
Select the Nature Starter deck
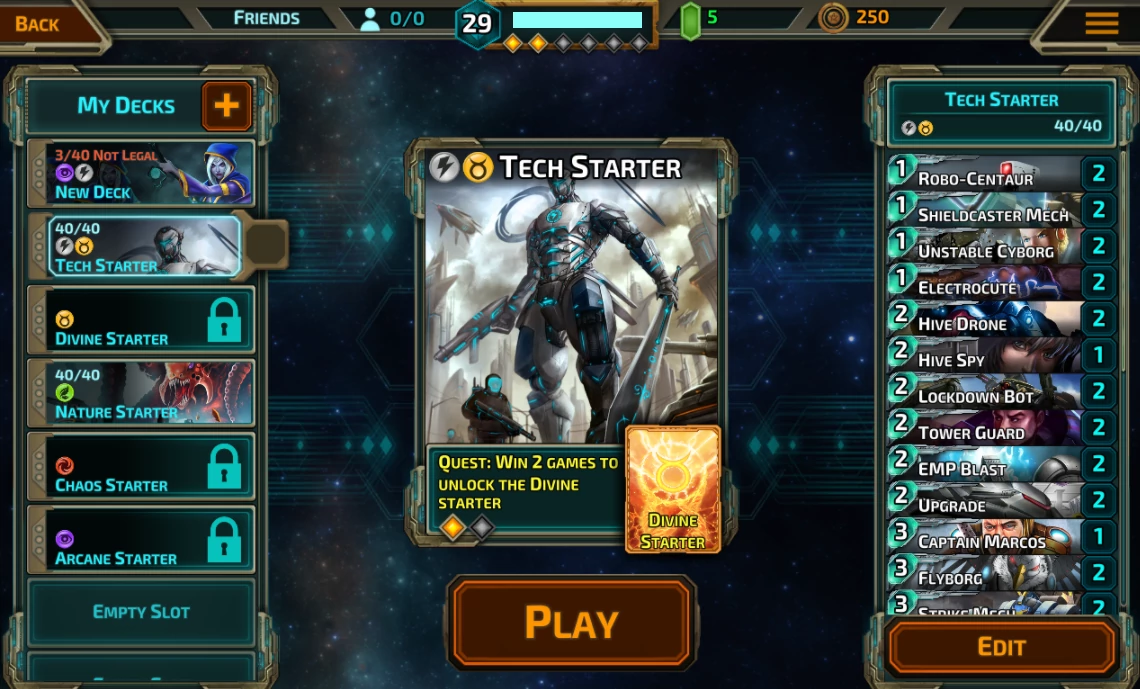[x=141, y=393]
